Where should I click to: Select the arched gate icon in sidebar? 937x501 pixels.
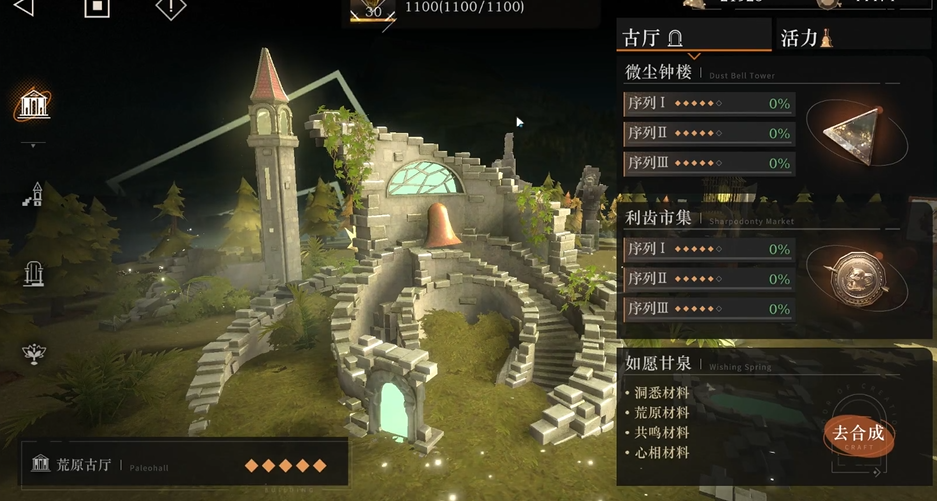pyautogui.click(x=33, y=273)
